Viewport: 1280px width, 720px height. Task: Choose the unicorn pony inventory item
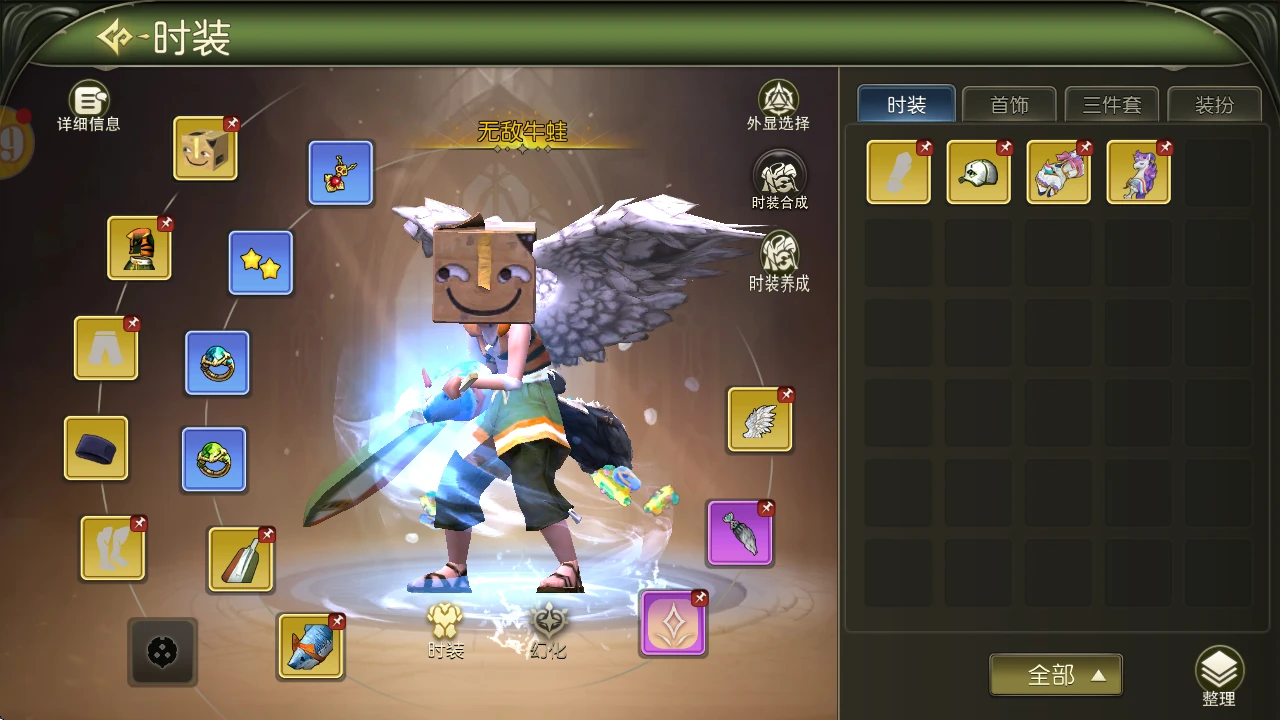[x=1138, y=172]
